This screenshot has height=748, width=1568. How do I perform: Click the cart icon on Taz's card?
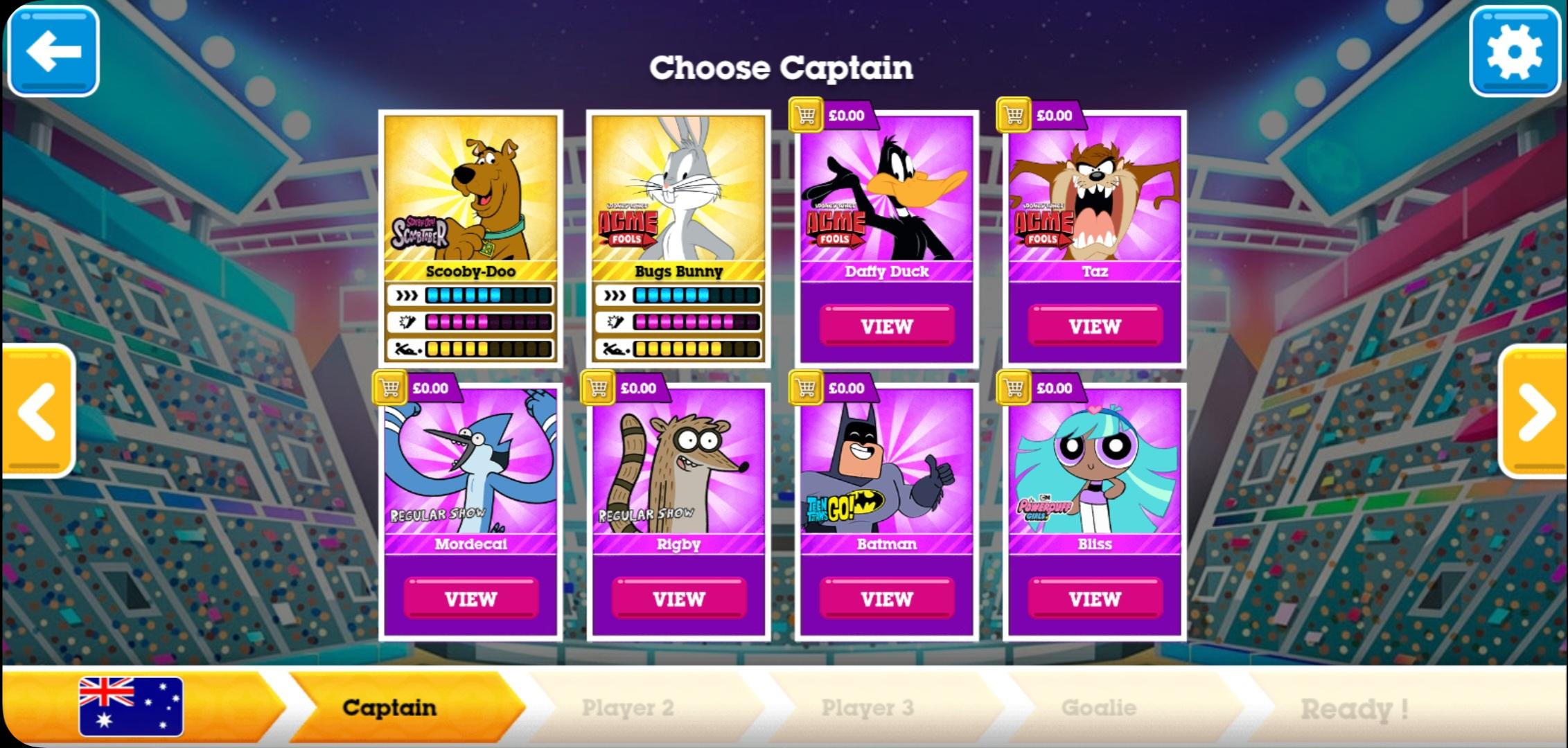(1012, 115)
